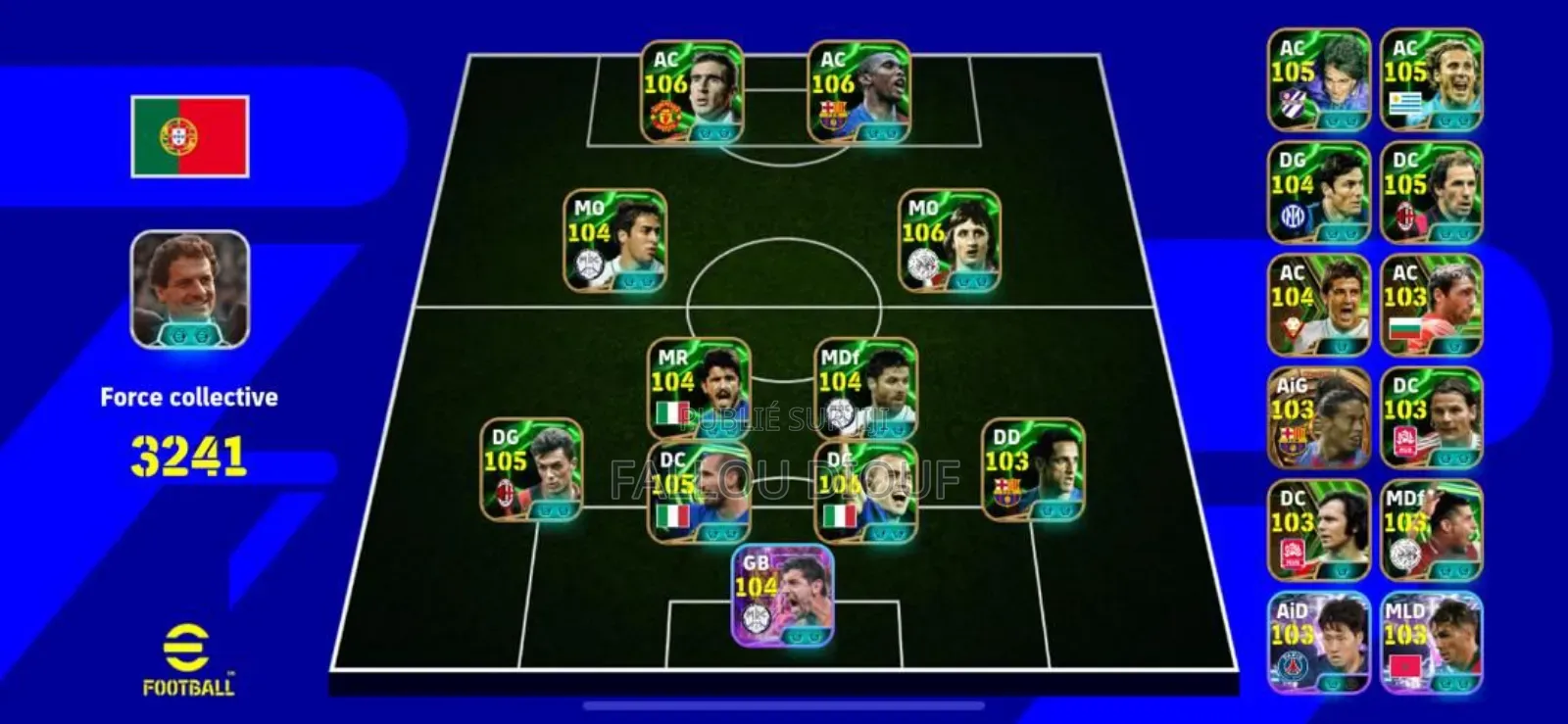
Task: Select Cantona's AC 106 Manchester United card
Action: pos(690,93)
